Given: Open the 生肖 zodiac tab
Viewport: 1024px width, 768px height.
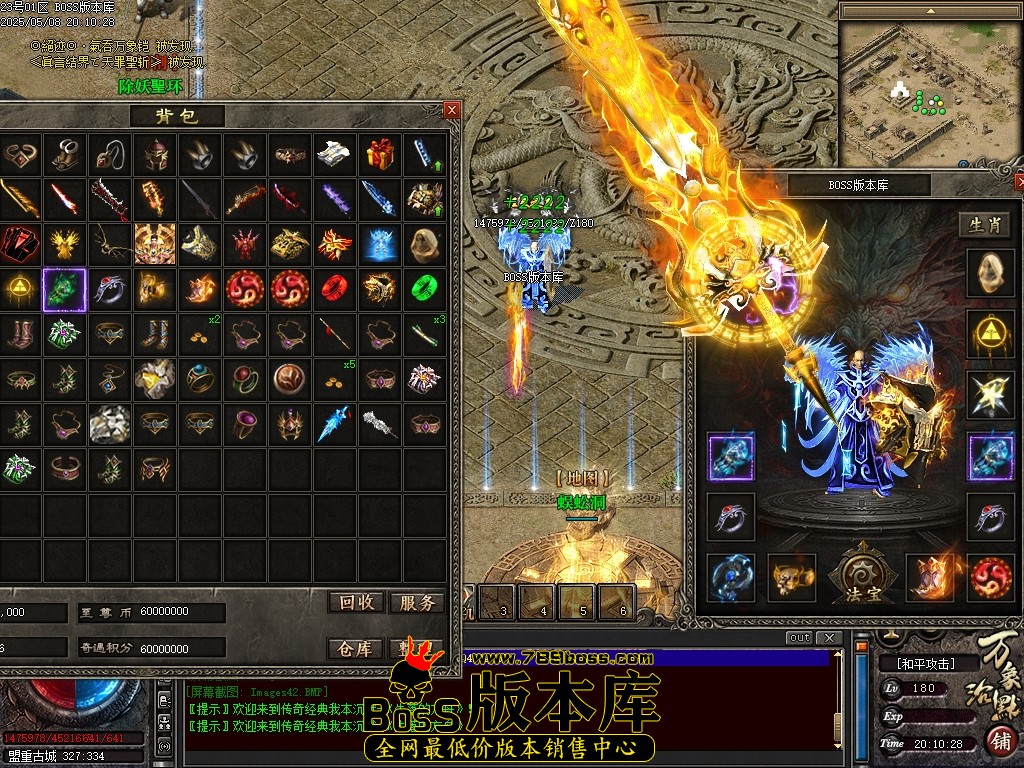Looking at the screenshot, I should click(x=985, y=225).
